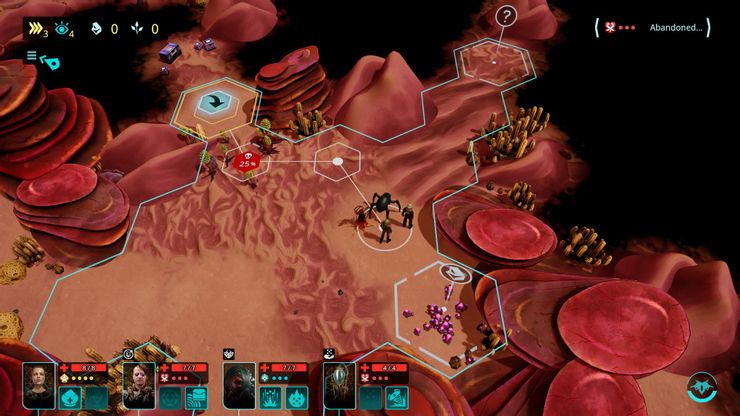The image size is (740, 416).
Task: Select the hex tile with down-arrow marker
Action: pos(214,101)
